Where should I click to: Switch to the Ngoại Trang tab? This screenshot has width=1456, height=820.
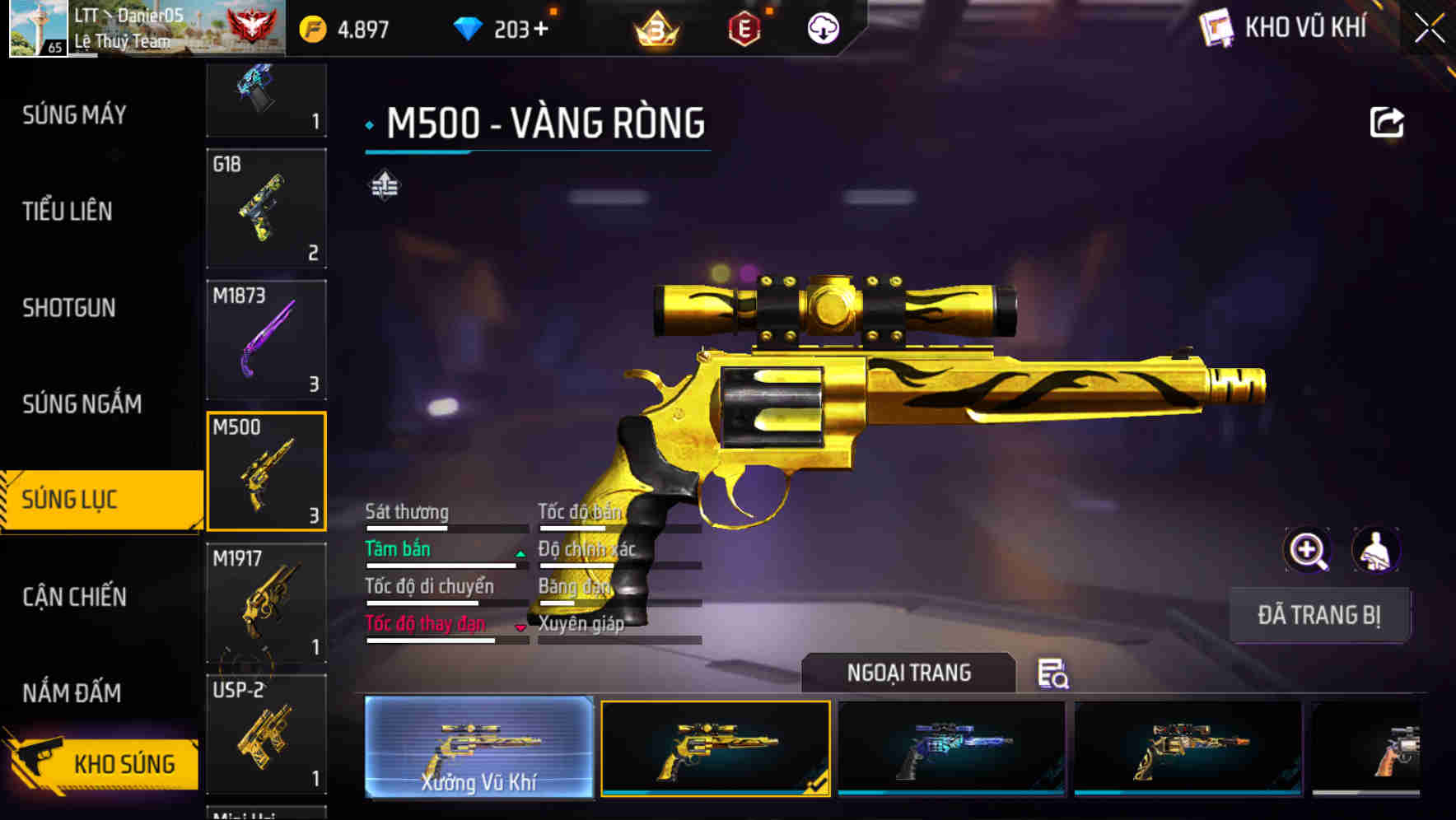[909, 673]
